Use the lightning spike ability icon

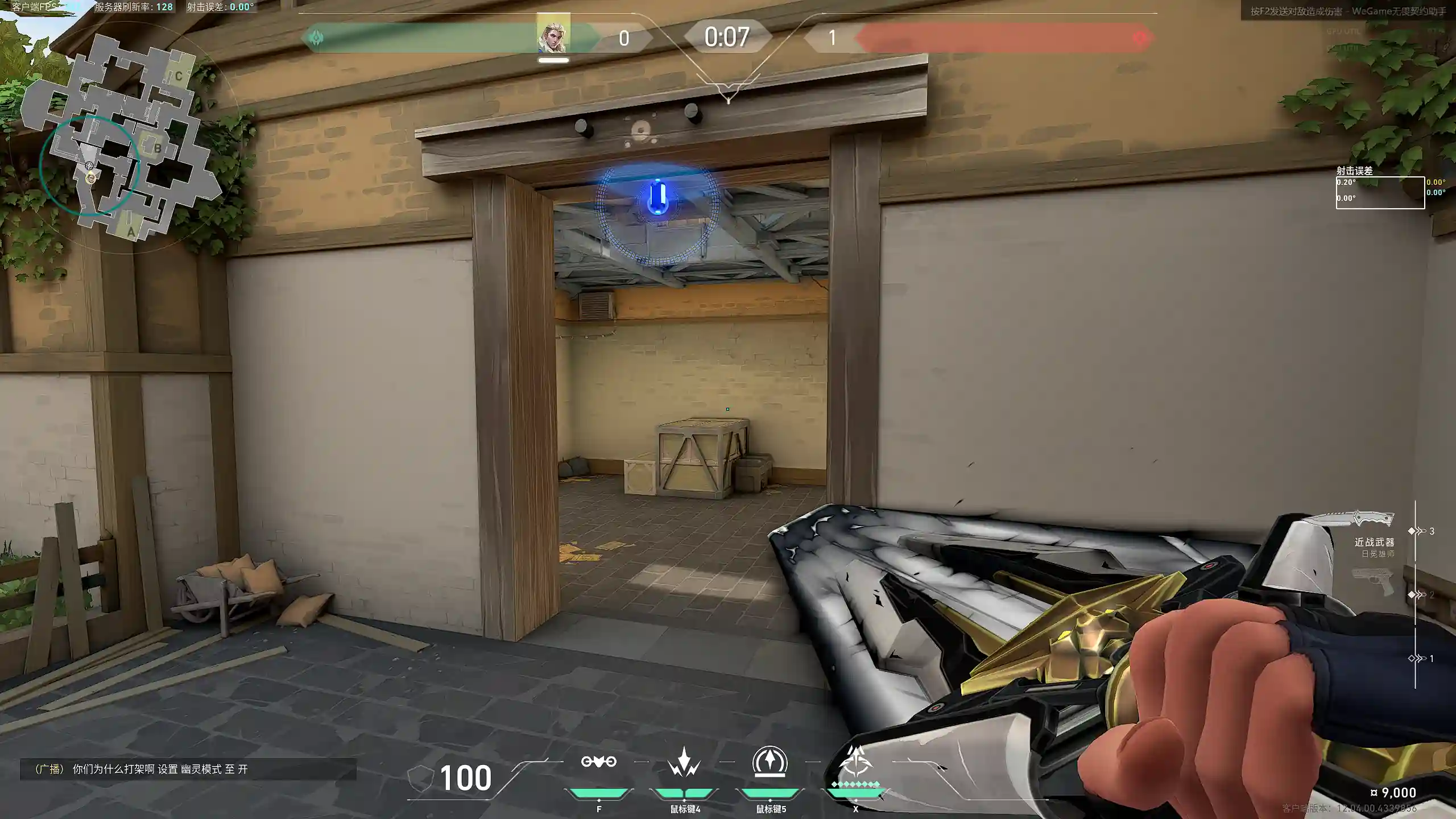click(684, 762)
